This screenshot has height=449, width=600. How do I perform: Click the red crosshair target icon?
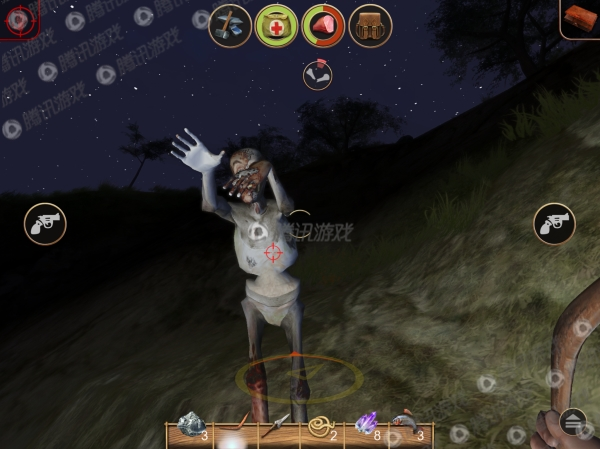pos(19,17)
